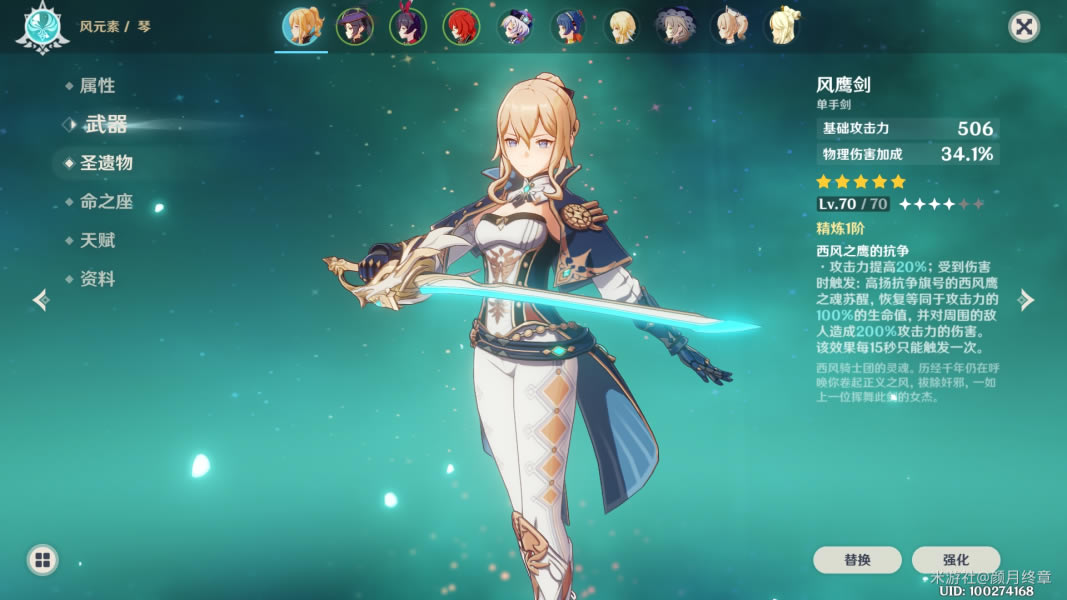Viewport: 1067px width, 600px height.
Task: Switch to the previous character arrow
Action: 40,300
